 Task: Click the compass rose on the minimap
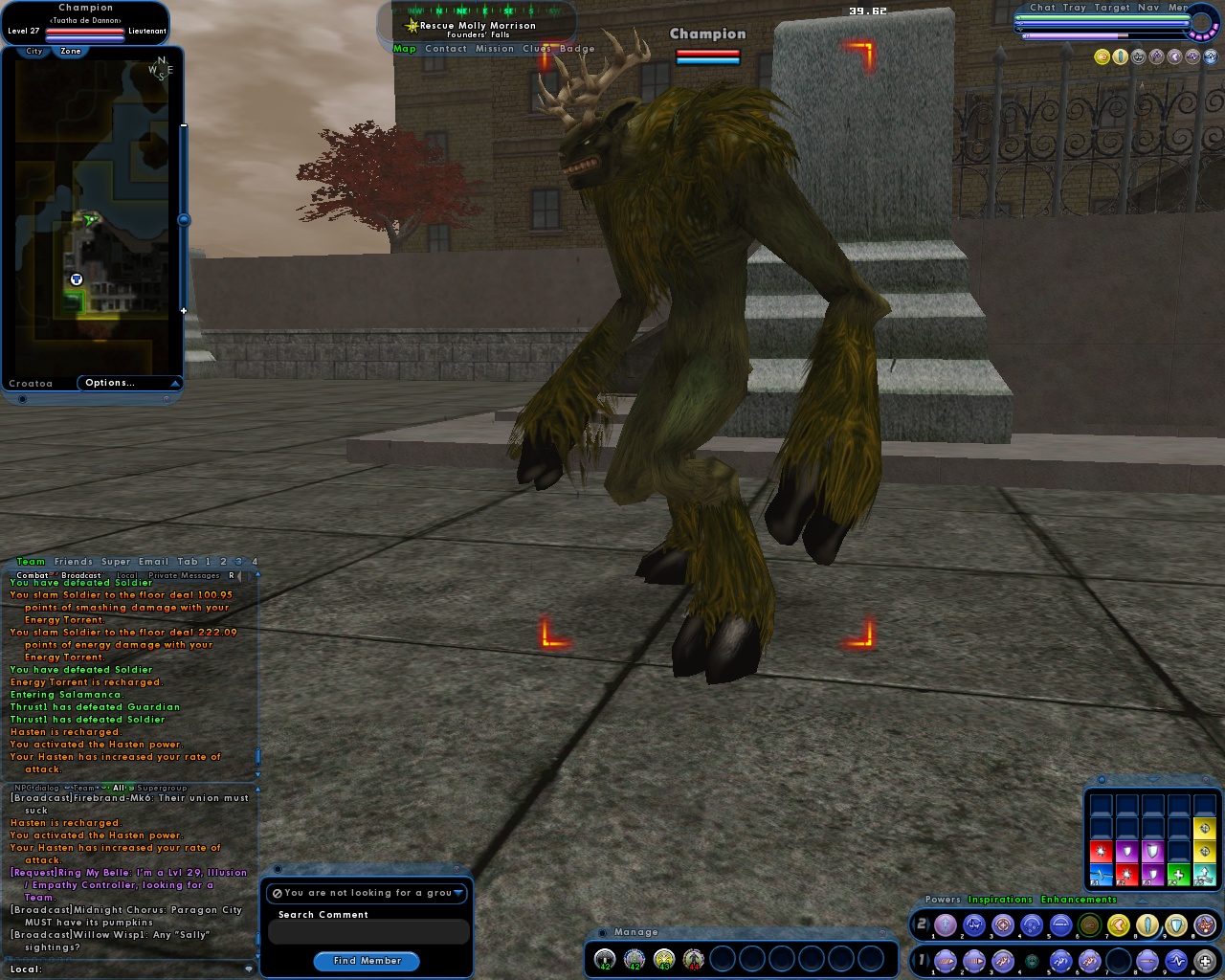pos(163,69)
